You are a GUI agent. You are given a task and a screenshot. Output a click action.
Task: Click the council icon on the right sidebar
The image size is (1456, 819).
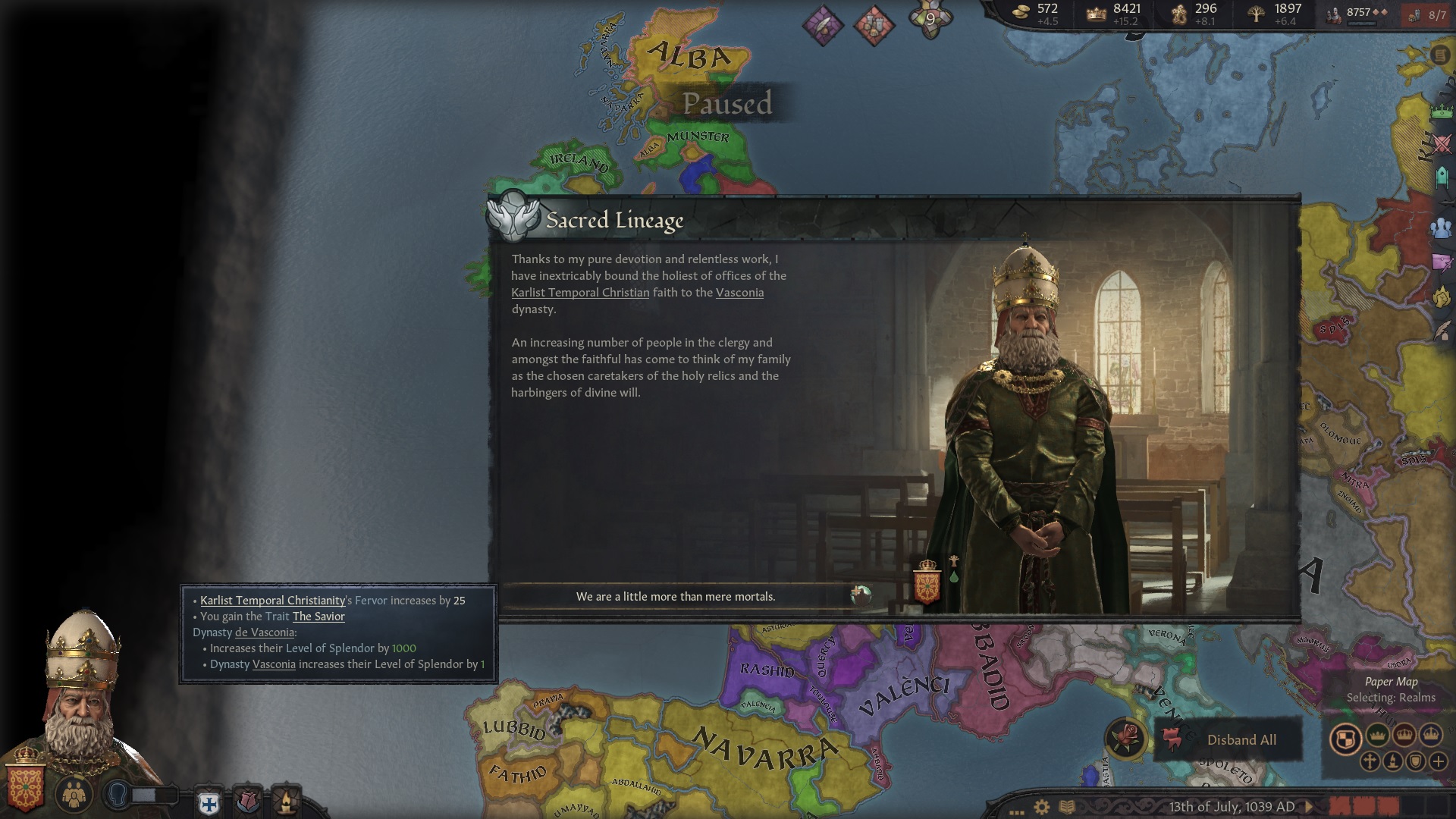tap(1441, 226)
